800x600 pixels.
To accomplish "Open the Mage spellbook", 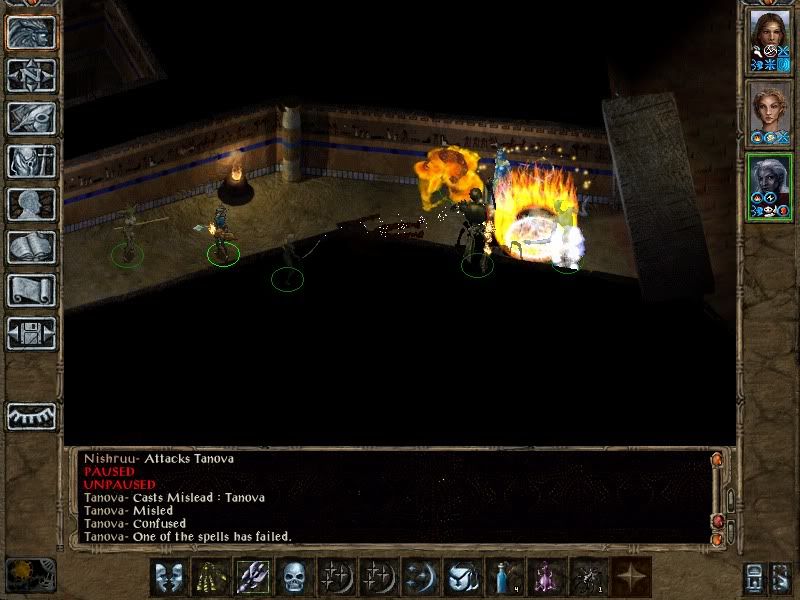I will pos(31,247).
